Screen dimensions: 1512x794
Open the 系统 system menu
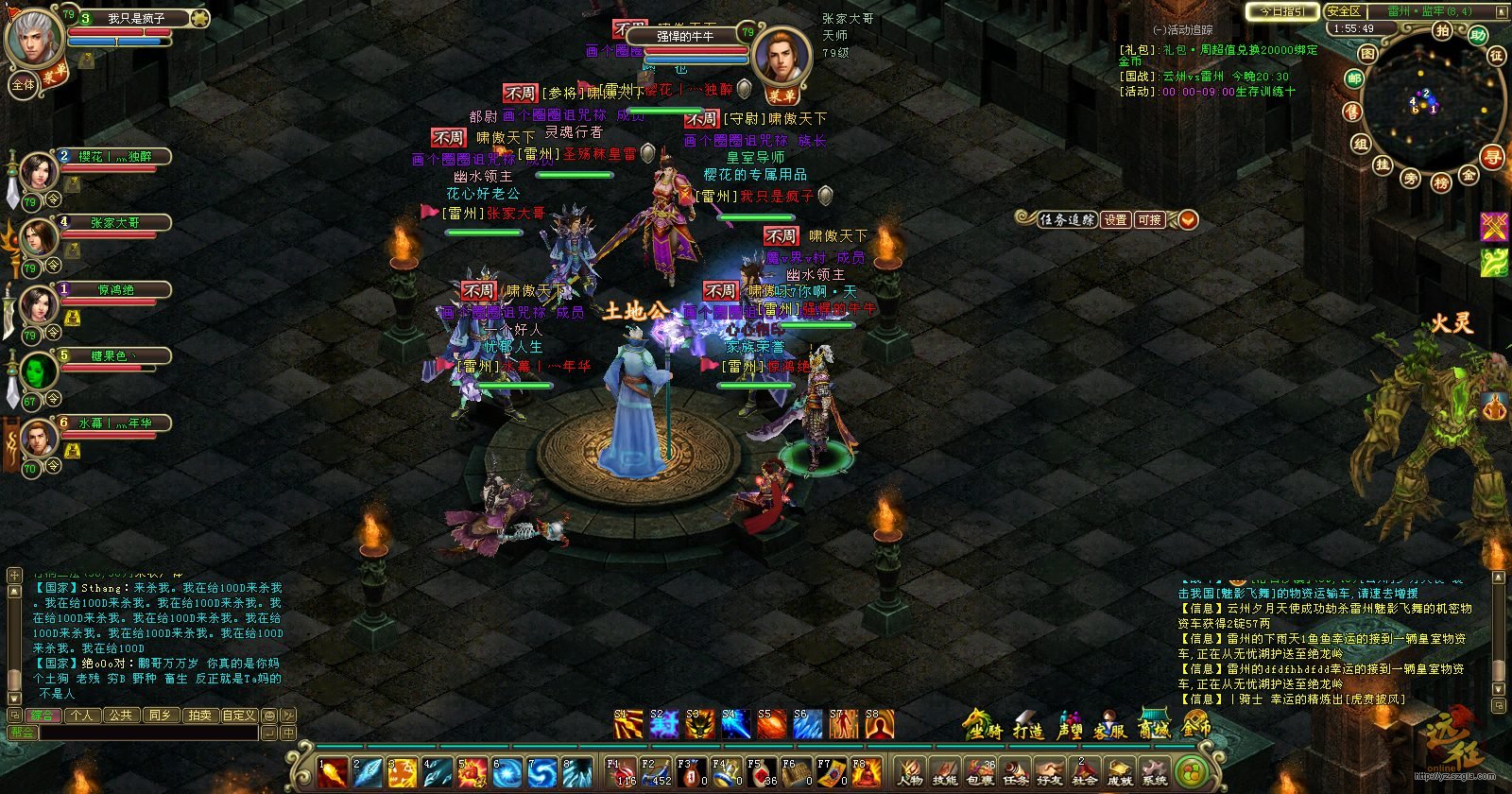[1155, 771]
